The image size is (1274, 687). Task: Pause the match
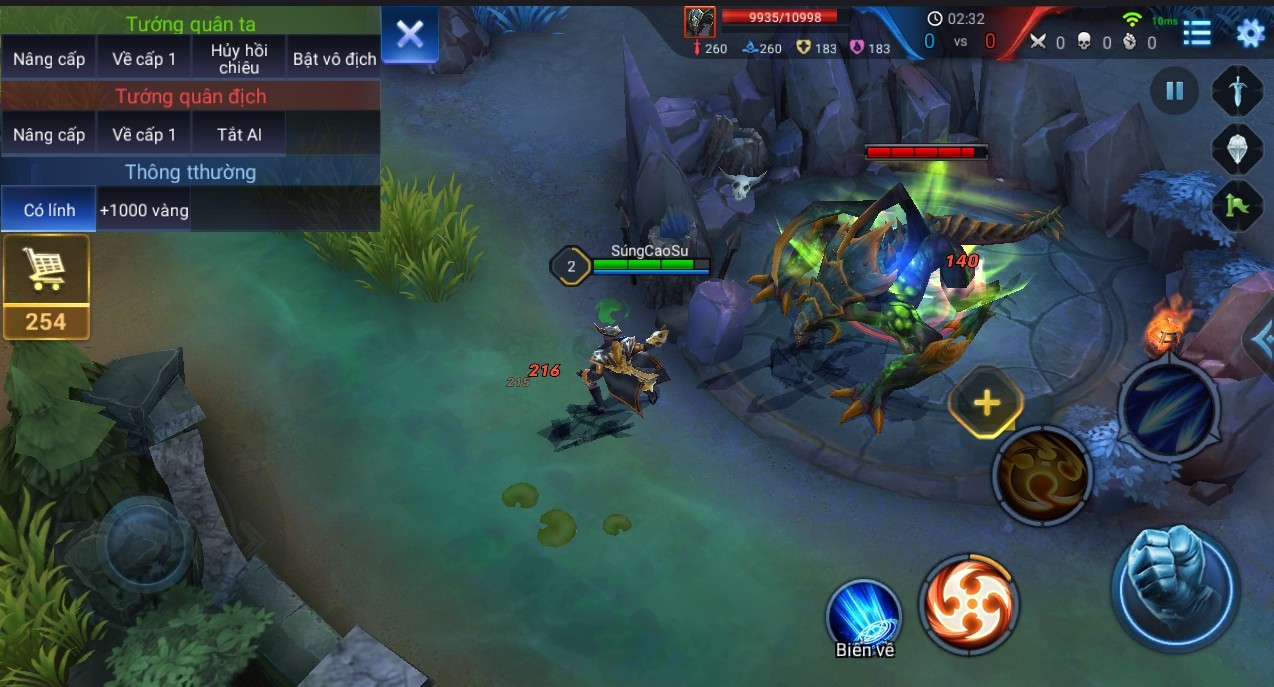tap(1175, 91)
